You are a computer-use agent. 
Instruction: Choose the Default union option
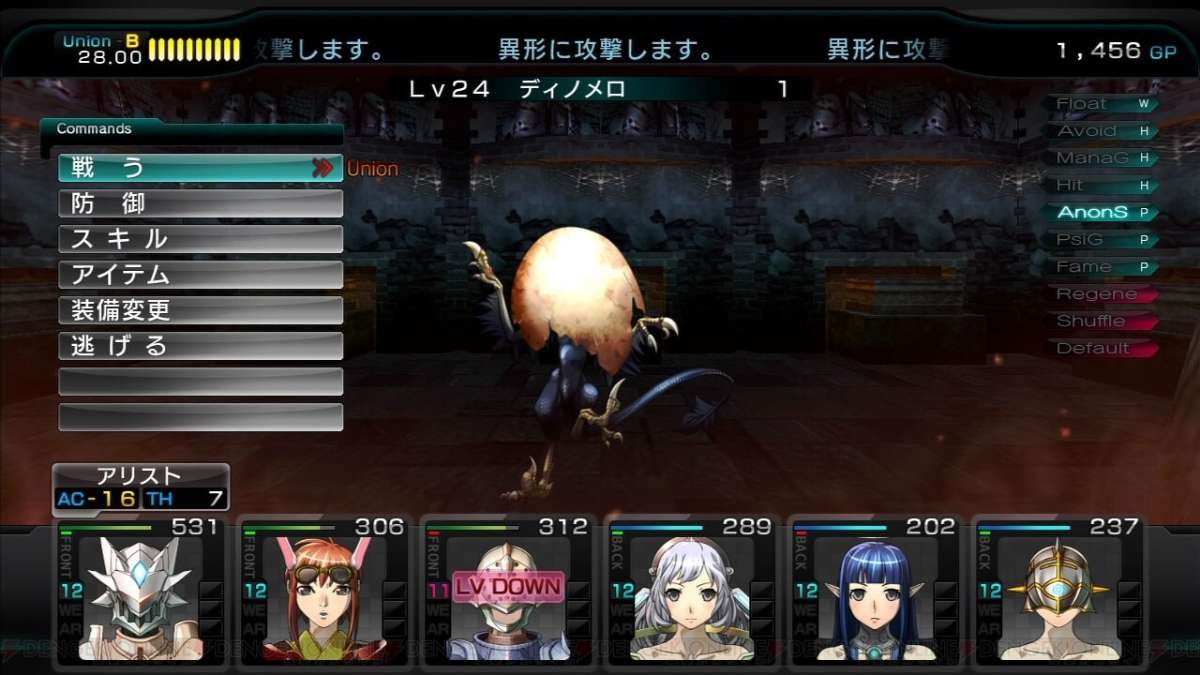[1100, 348]
